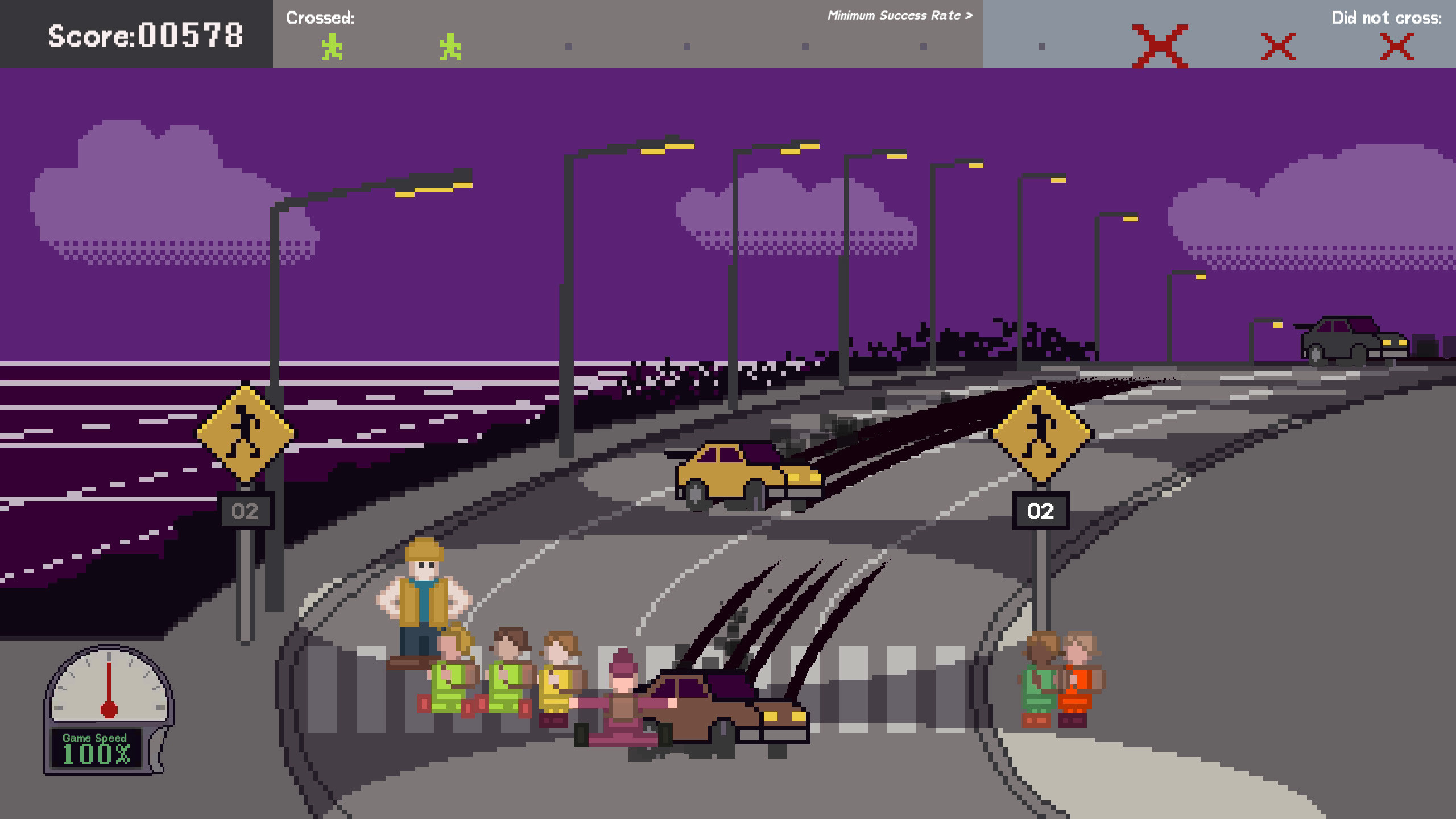Click the yellow car on the road
The width and height of the screenshot is (1456, 819).
coord(739,472)
